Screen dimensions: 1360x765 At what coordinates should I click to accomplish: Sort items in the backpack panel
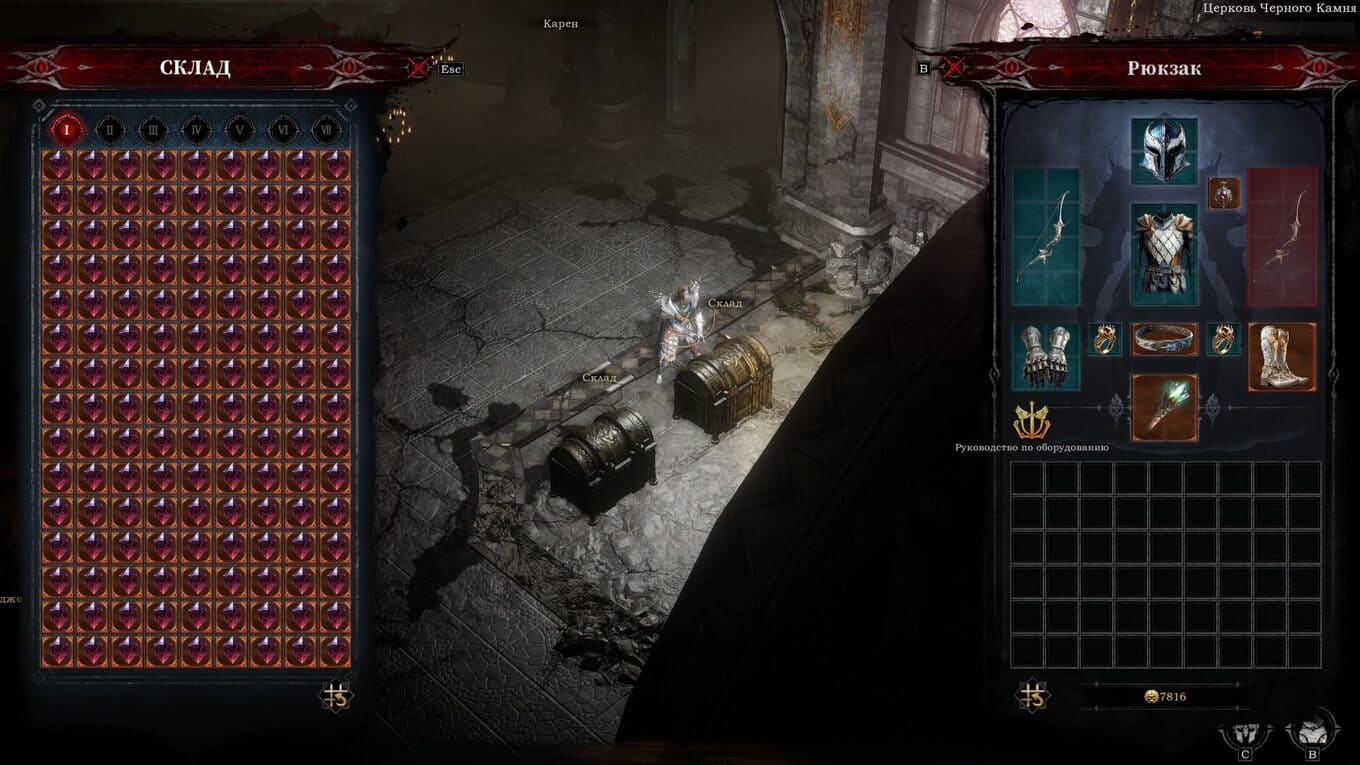pos(1032,696)
